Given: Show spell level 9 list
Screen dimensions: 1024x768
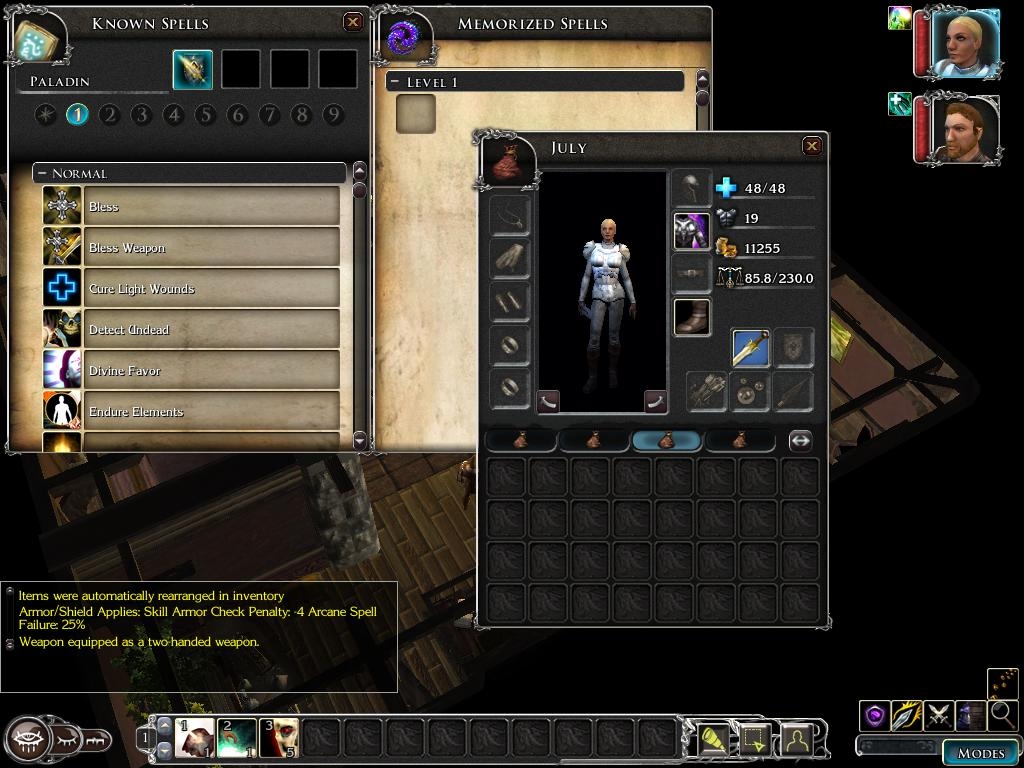Looking at the screenshot, I should click(333, 115).
